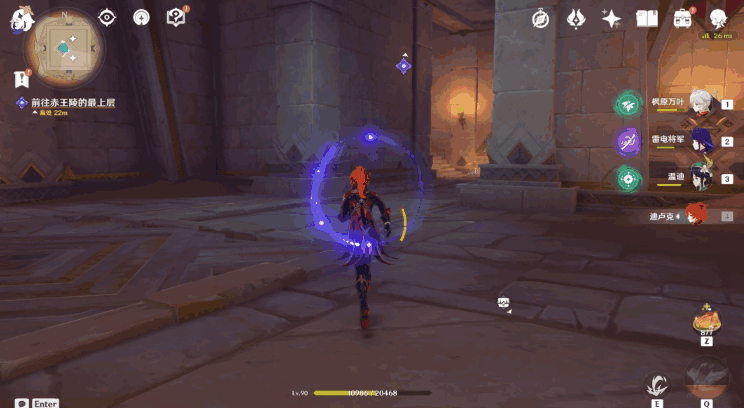The height and width of the screenshot is (408, 744).
Task: Open the Battle Pass chest icon
Action: [683, 19]
